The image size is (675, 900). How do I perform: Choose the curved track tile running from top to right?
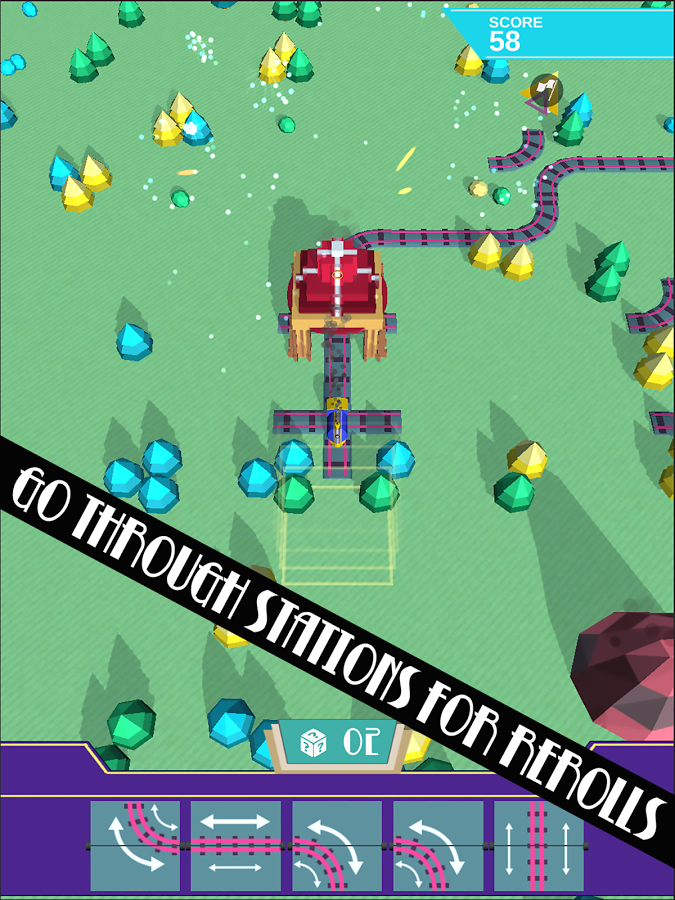136,845
